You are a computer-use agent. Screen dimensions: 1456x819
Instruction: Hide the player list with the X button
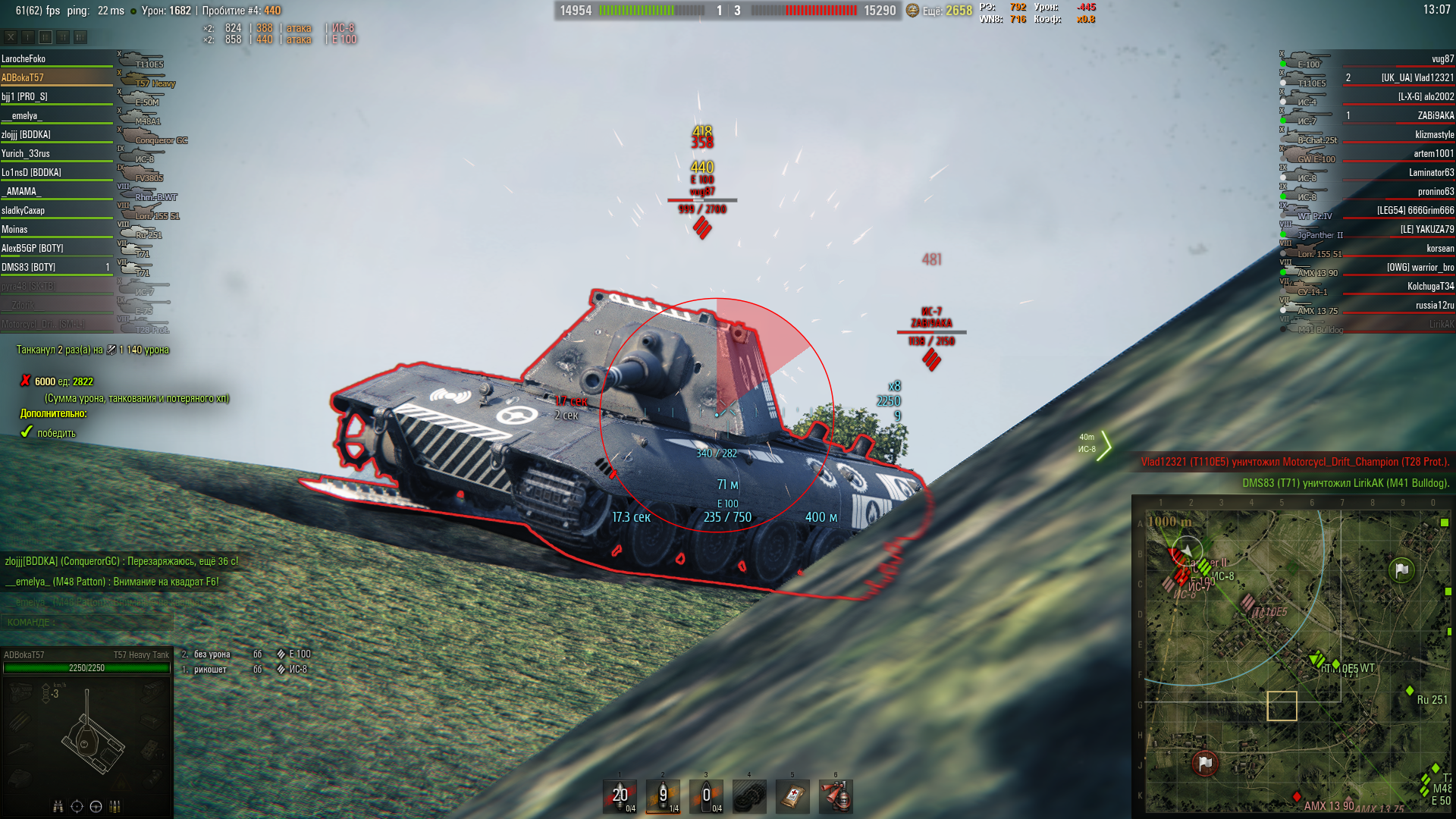pos(11,36)
